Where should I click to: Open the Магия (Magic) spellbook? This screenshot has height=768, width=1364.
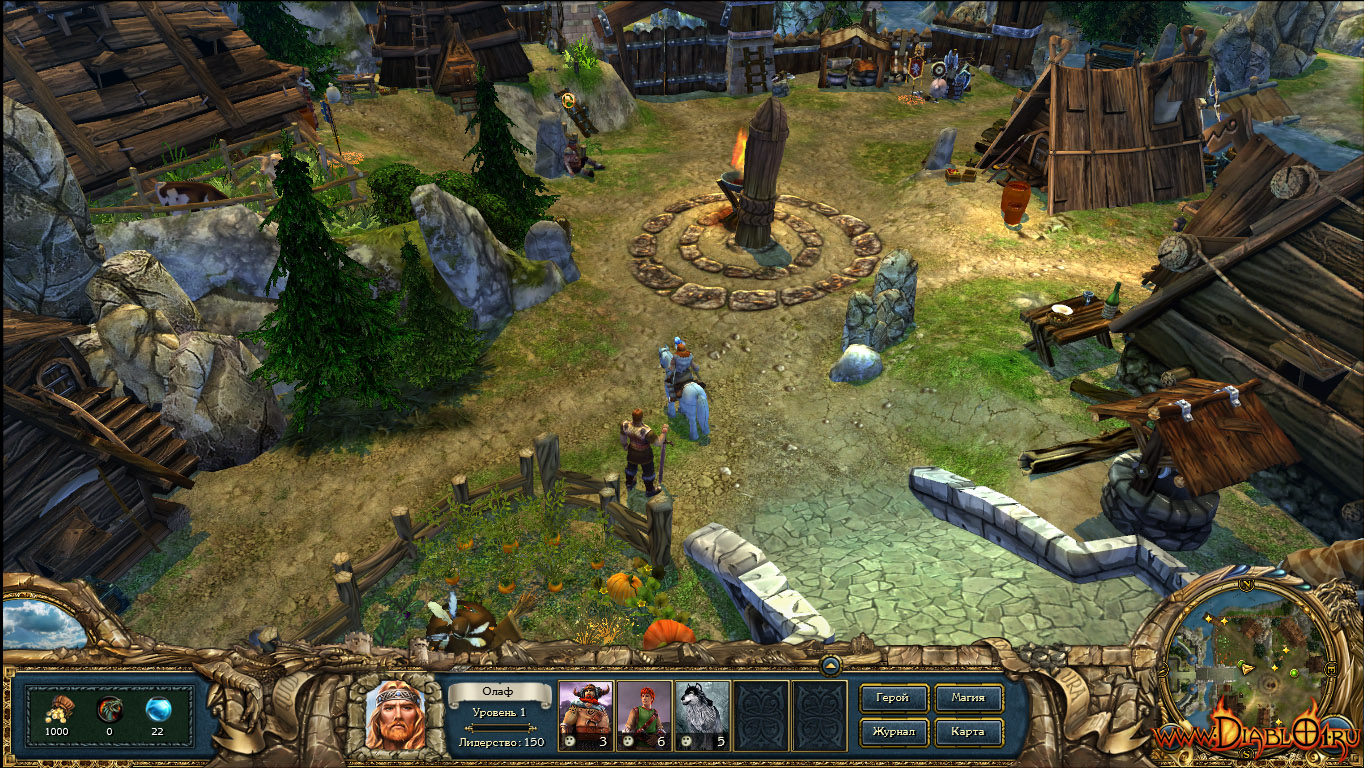968,697
